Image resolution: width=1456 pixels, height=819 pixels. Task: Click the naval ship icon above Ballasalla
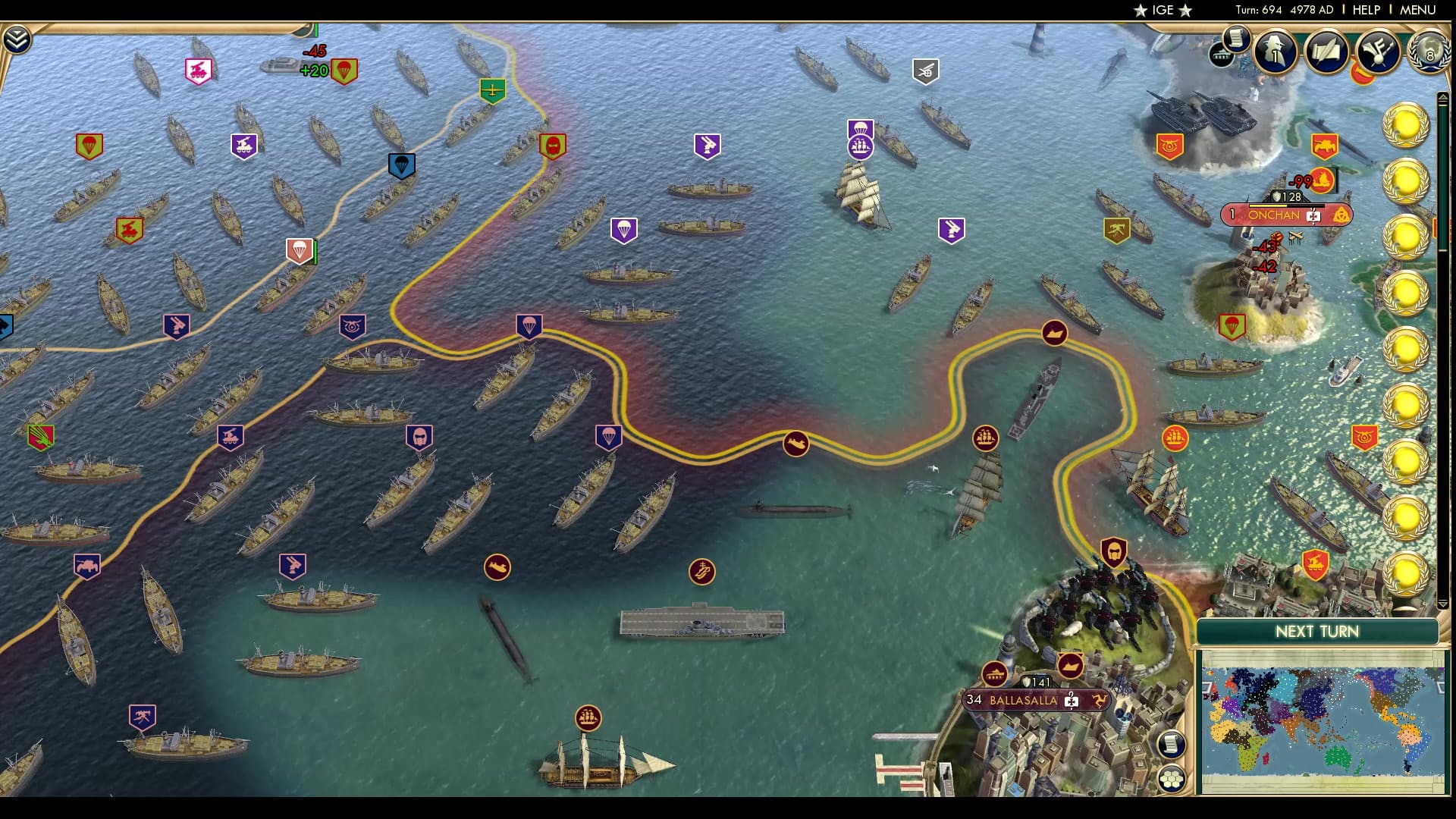coord(1069,664)
